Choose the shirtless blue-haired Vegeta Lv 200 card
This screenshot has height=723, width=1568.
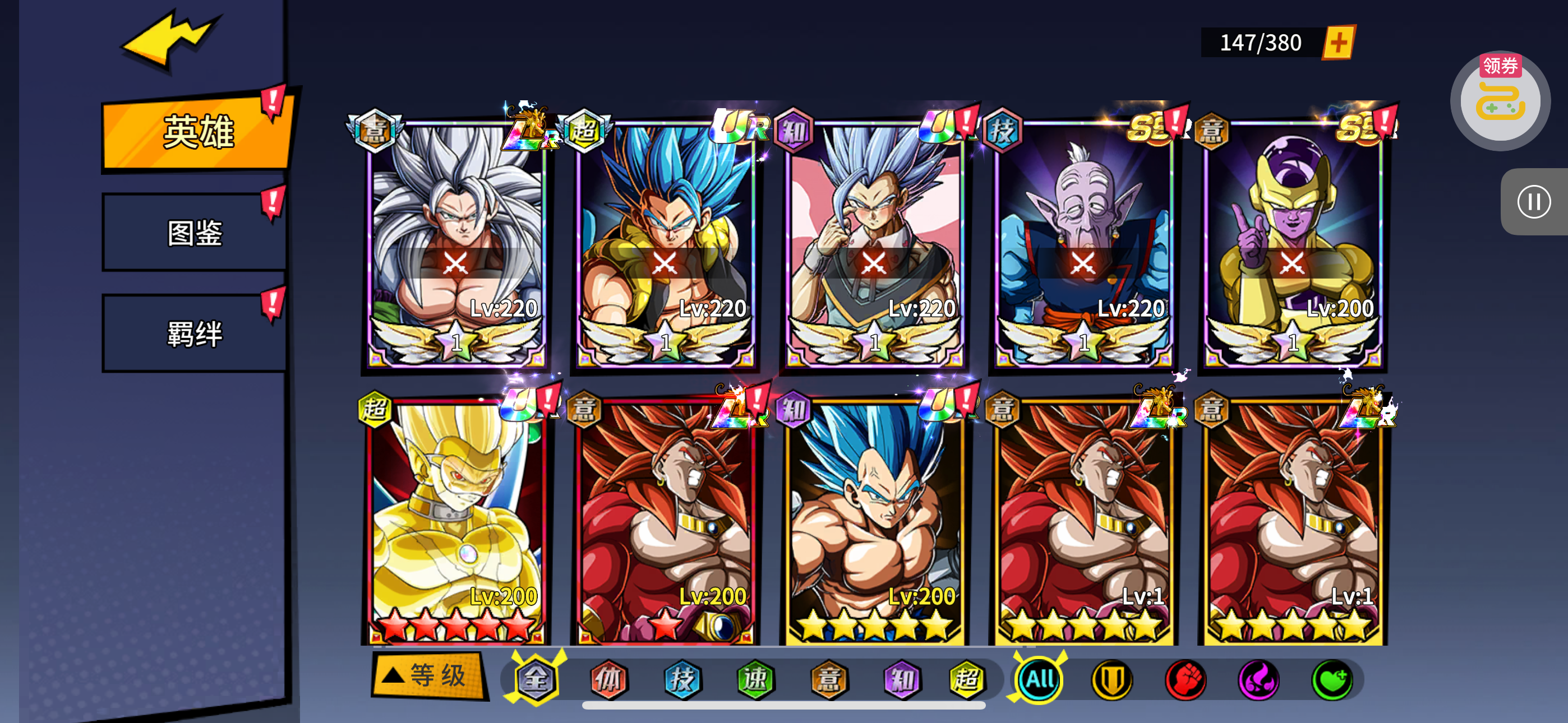pyautogui.click(x=875, y=523)
